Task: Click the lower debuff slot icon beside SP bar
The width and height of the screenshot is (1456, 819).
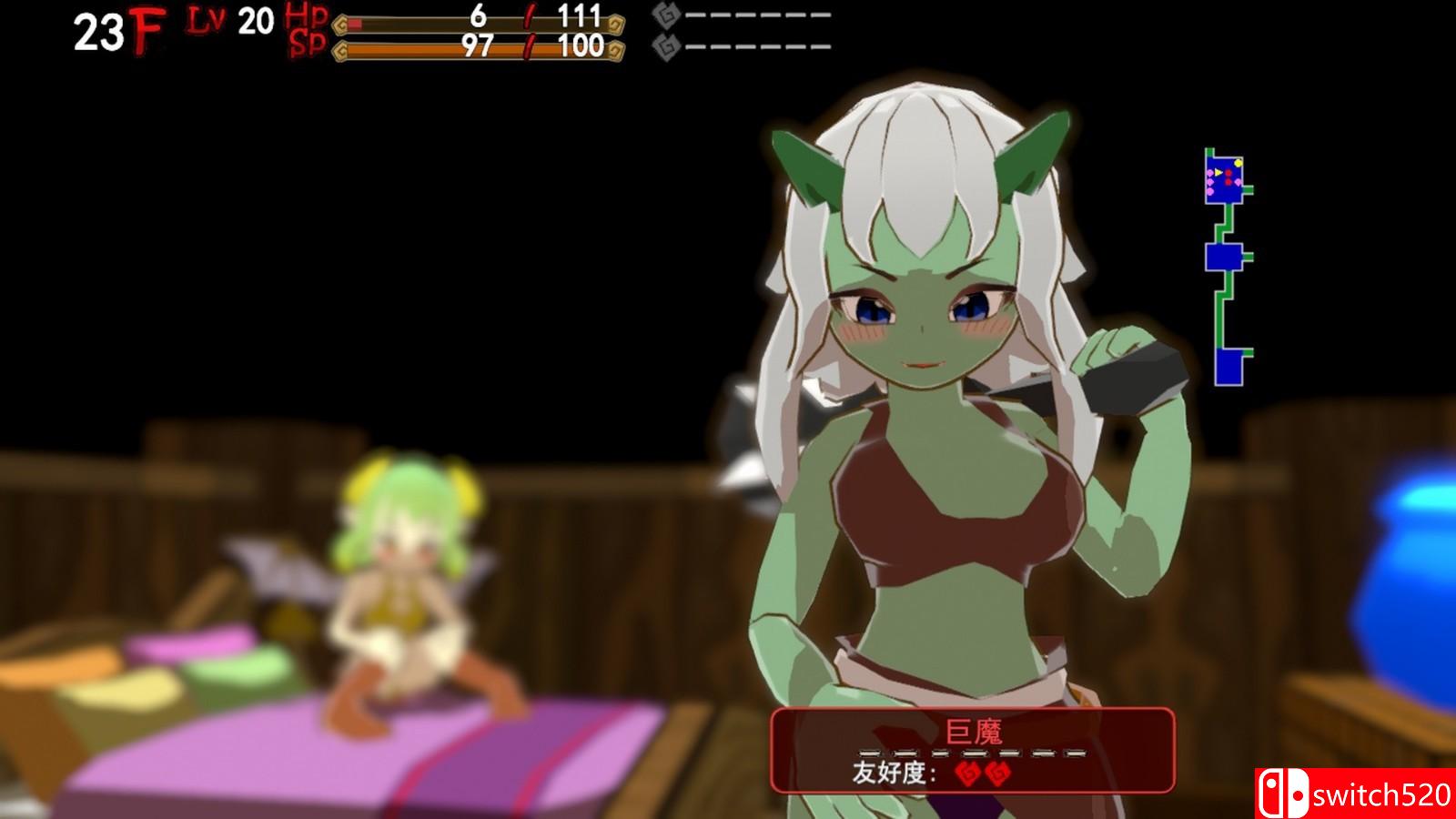Action: (x=665, y=45)
